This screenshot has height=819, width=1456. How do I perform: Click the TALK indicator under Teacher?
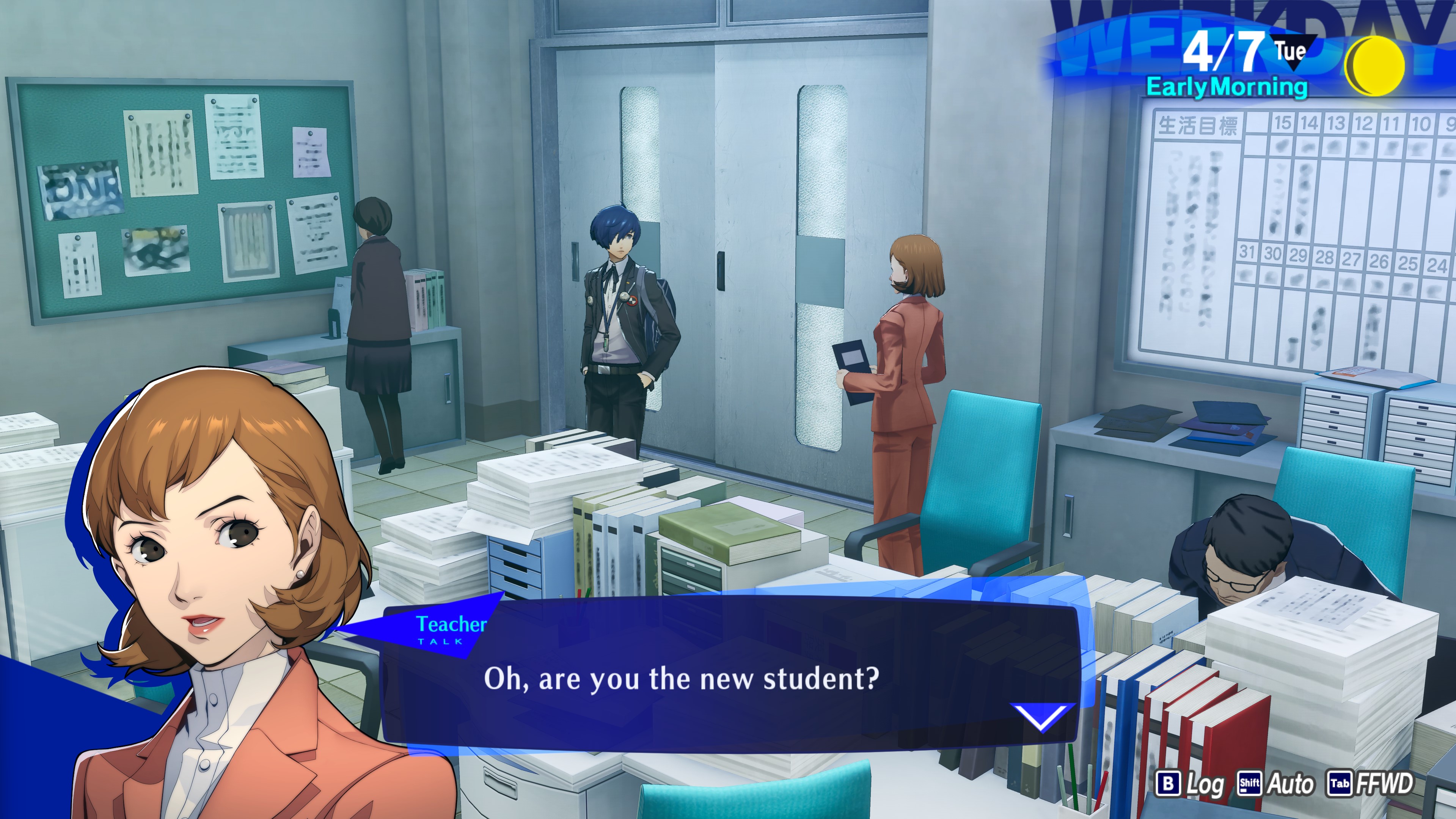pyautogui.click(x=438, y=640)
